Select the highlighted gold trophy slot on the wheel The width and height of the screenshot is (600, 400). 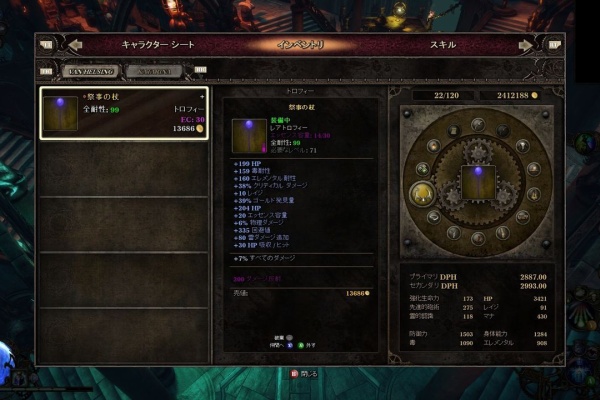422,192
